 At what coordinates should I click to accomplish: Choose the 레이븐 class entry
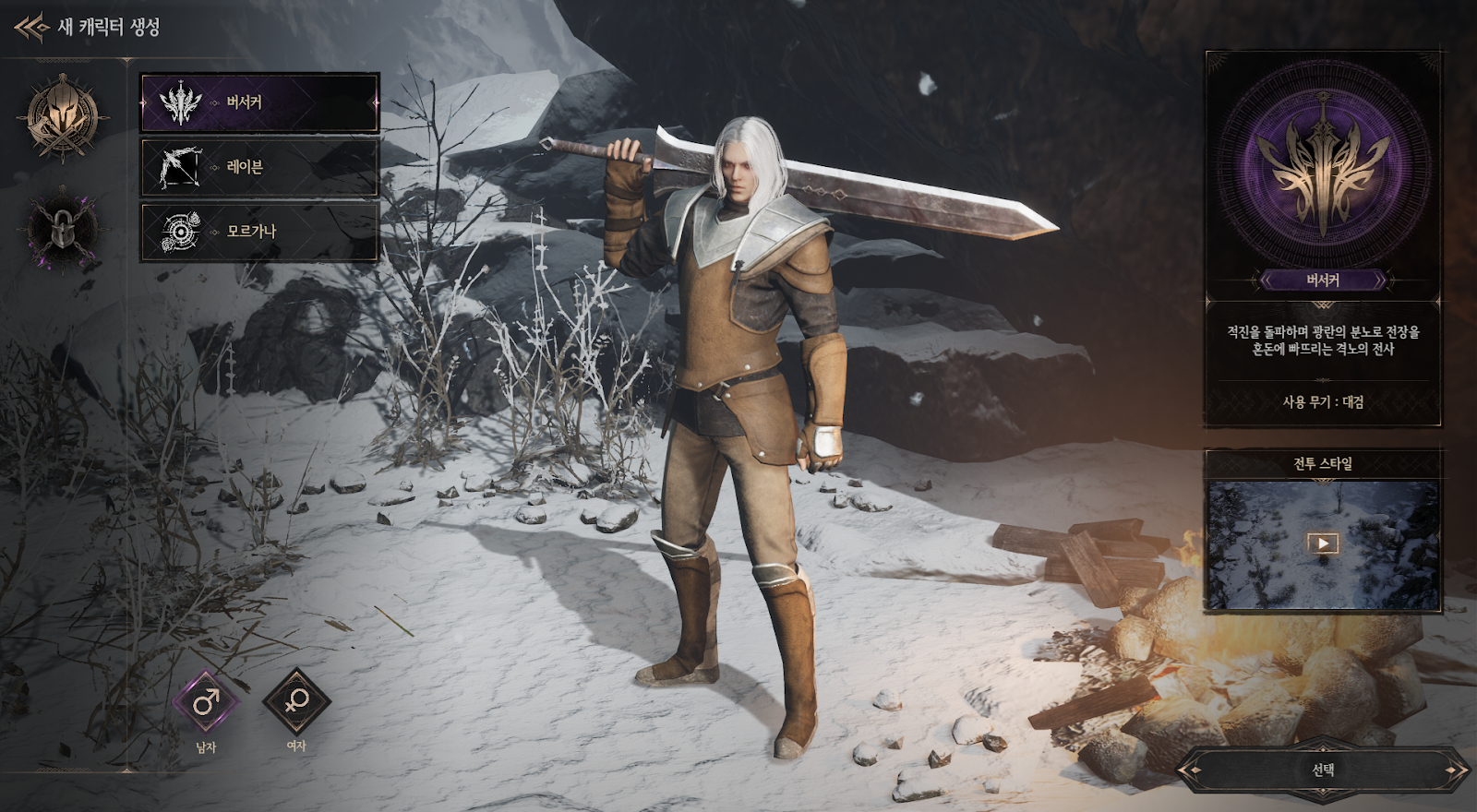259,167
